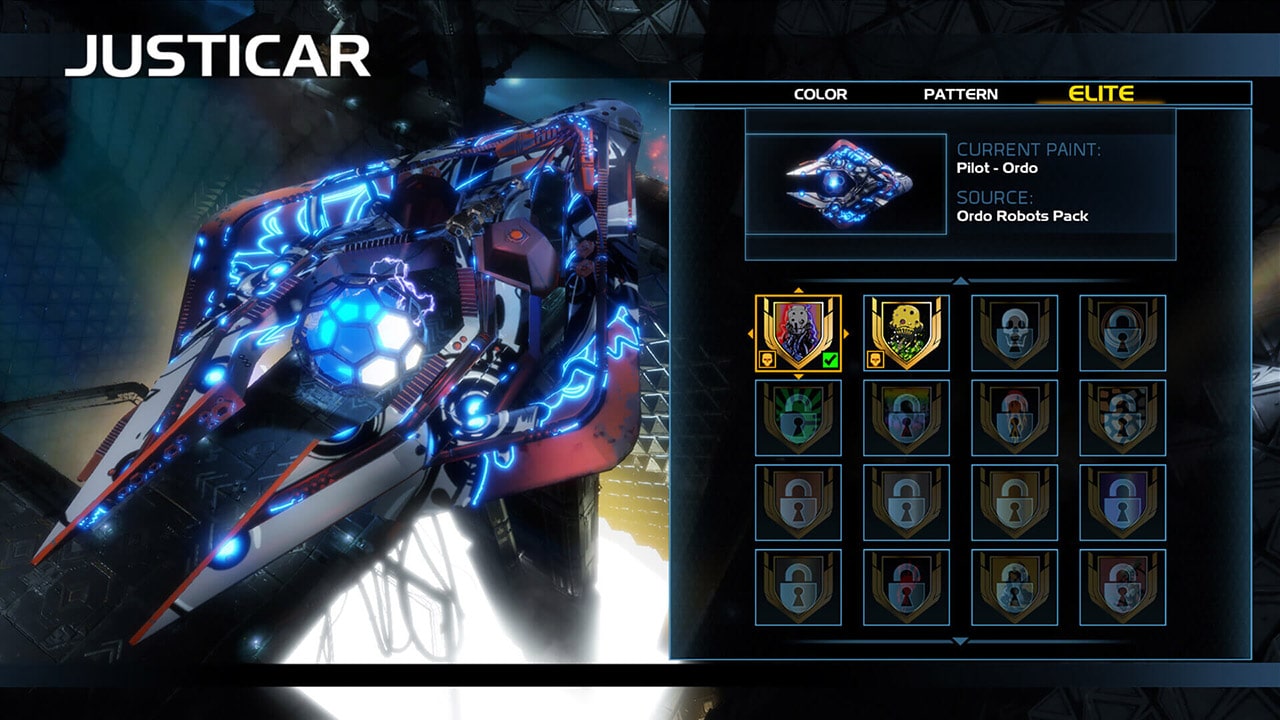Click the purple padlock badge in the third row
Image resolution: width=1280 pixels, height=720 pixels.
pos(1122,505)
